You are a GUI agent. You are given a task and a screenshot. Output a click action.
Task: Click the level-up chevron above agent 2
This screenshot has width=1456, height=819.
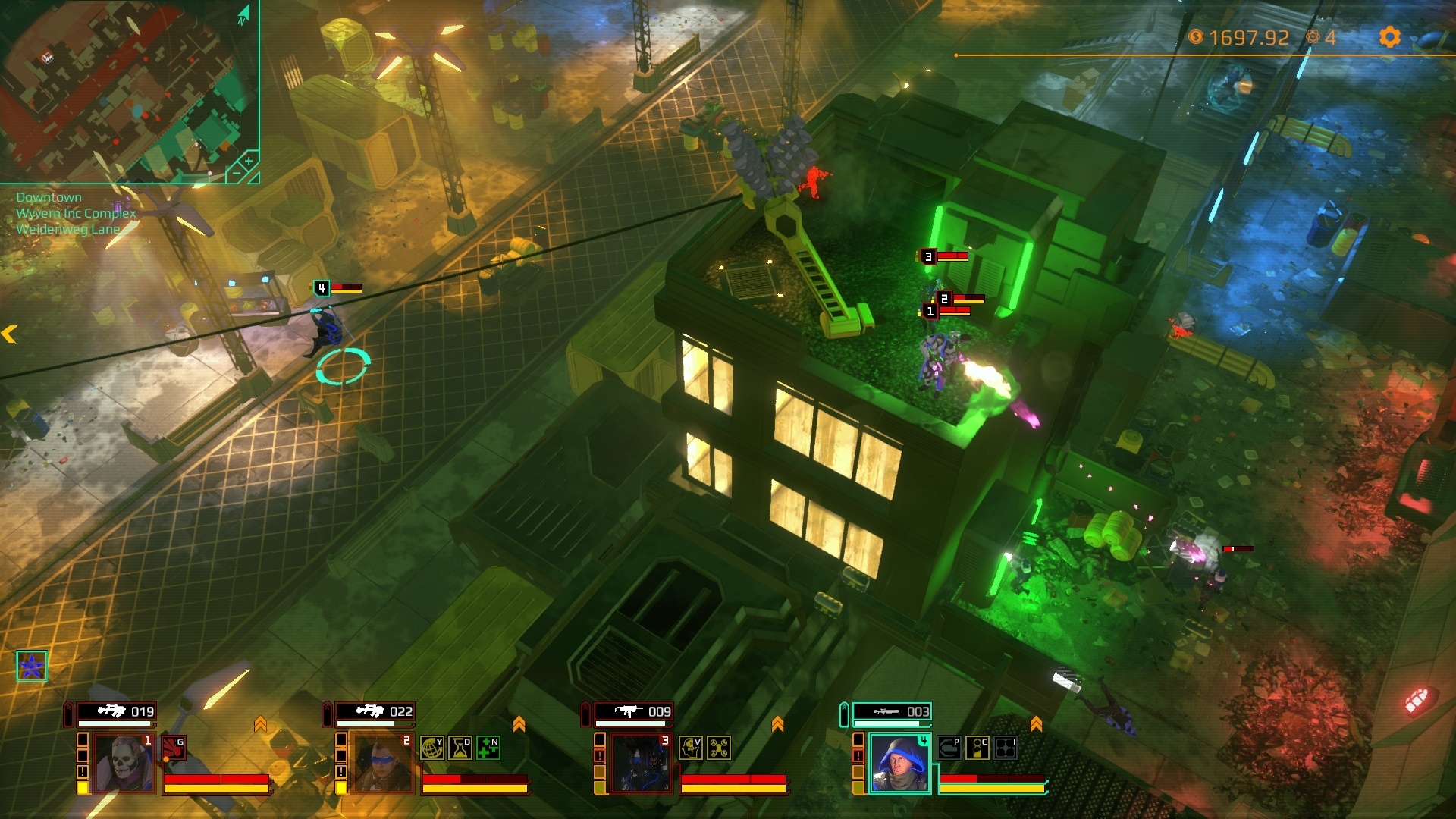(519, 723)
